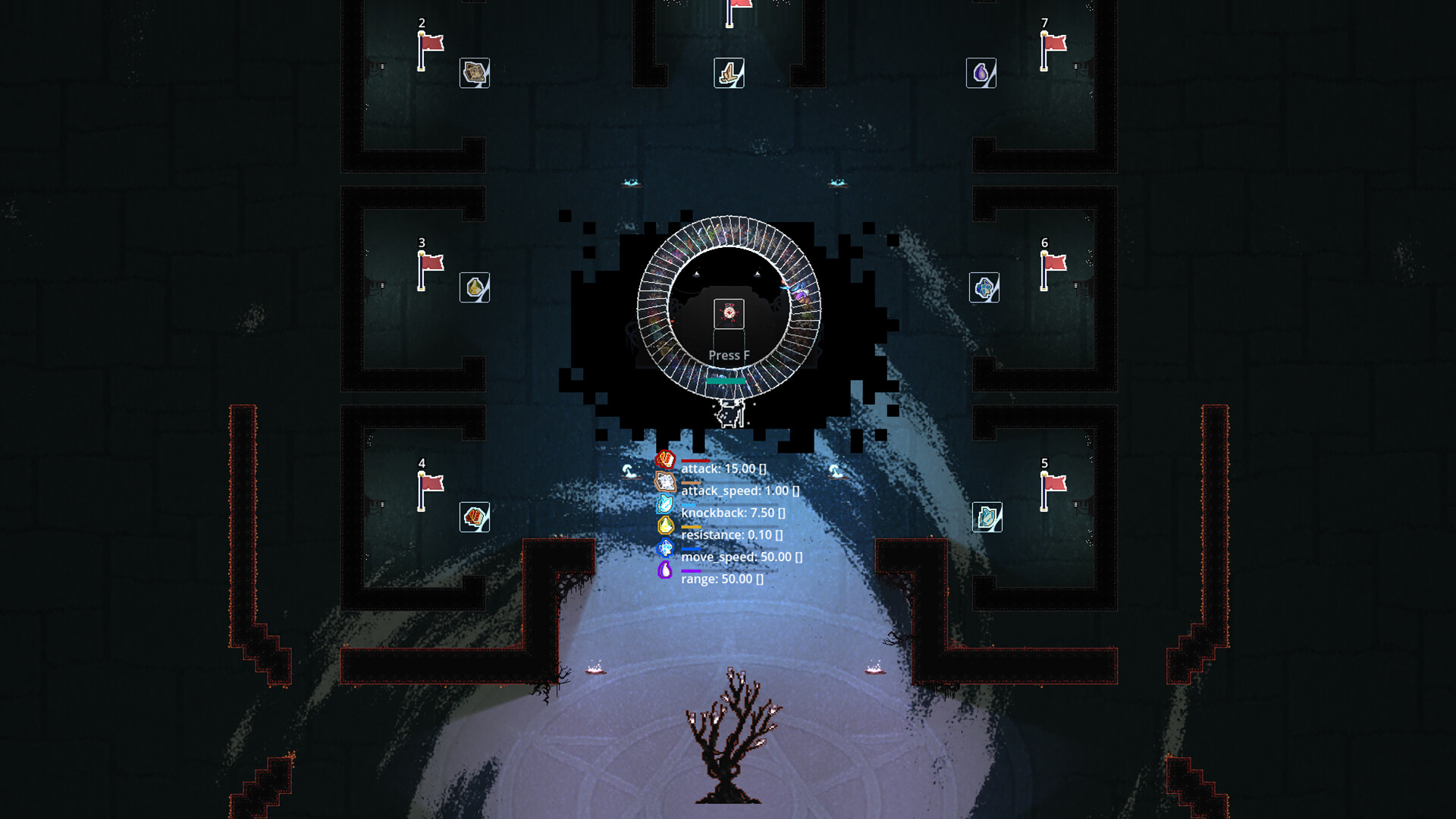Click the cyan knockback stat icon

[666, 505]
